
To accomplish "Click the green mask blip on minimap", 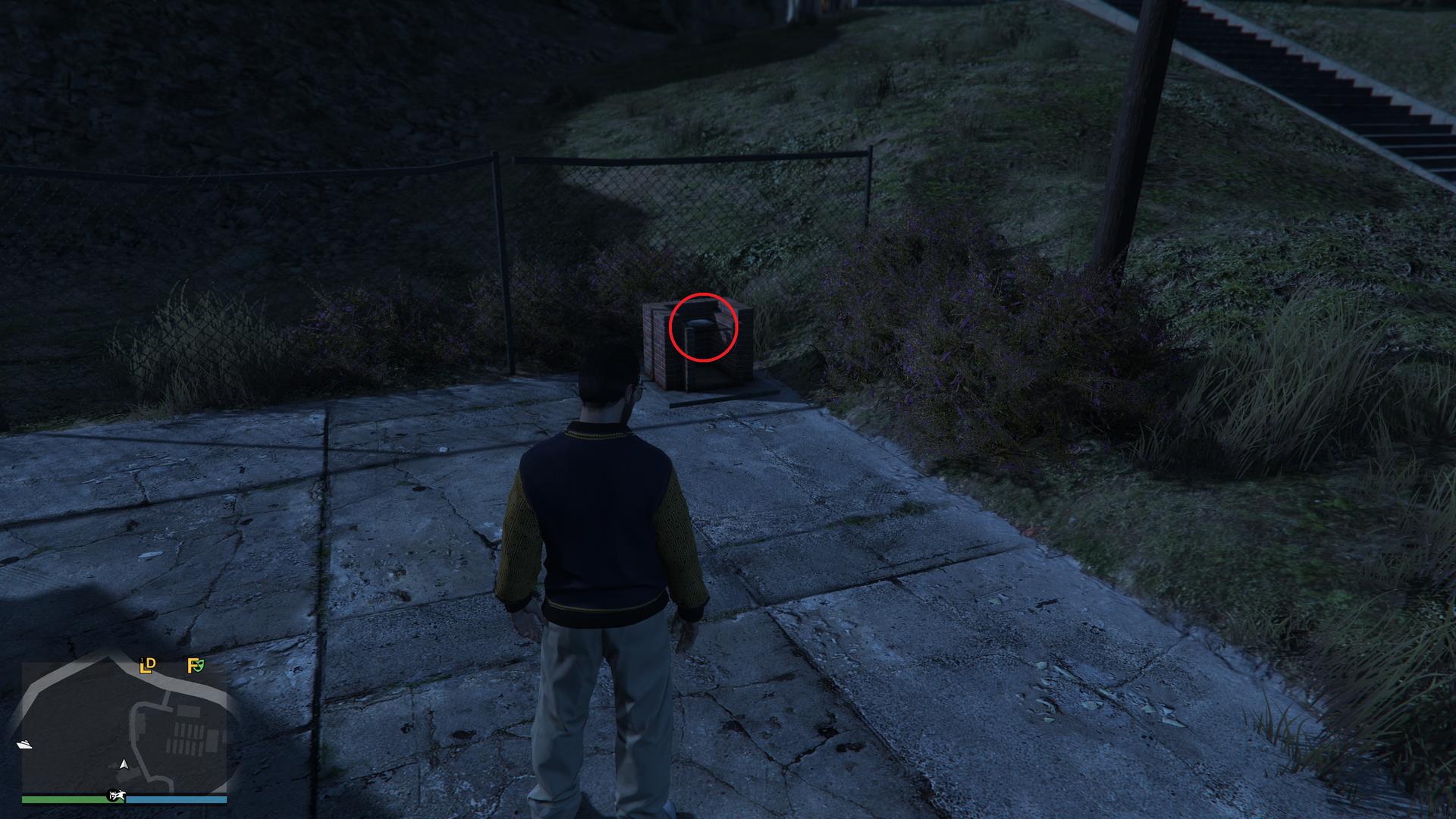I will coord(200,667).
